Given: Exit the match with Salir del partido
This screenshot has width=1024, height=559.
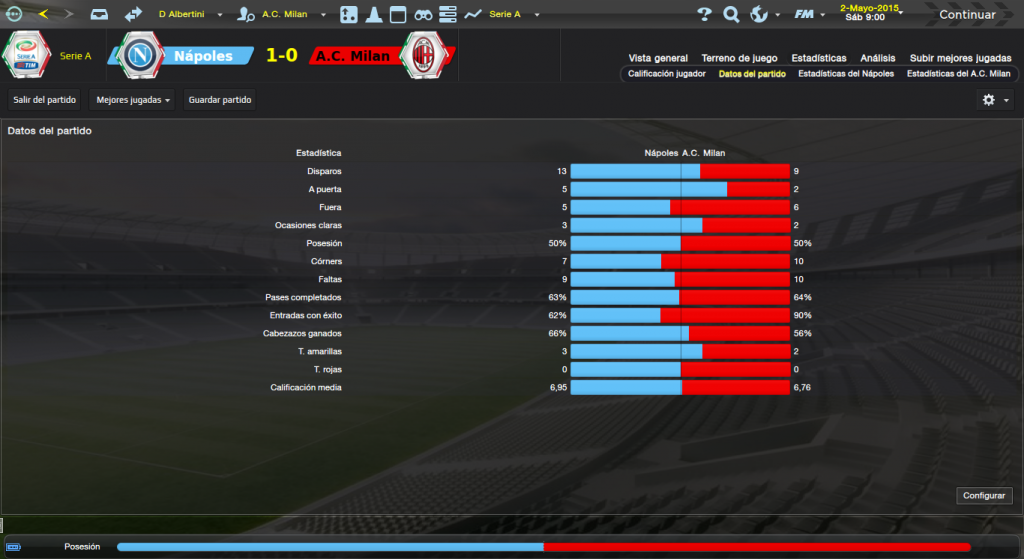Looking at the screenshot, I should 44,100.
